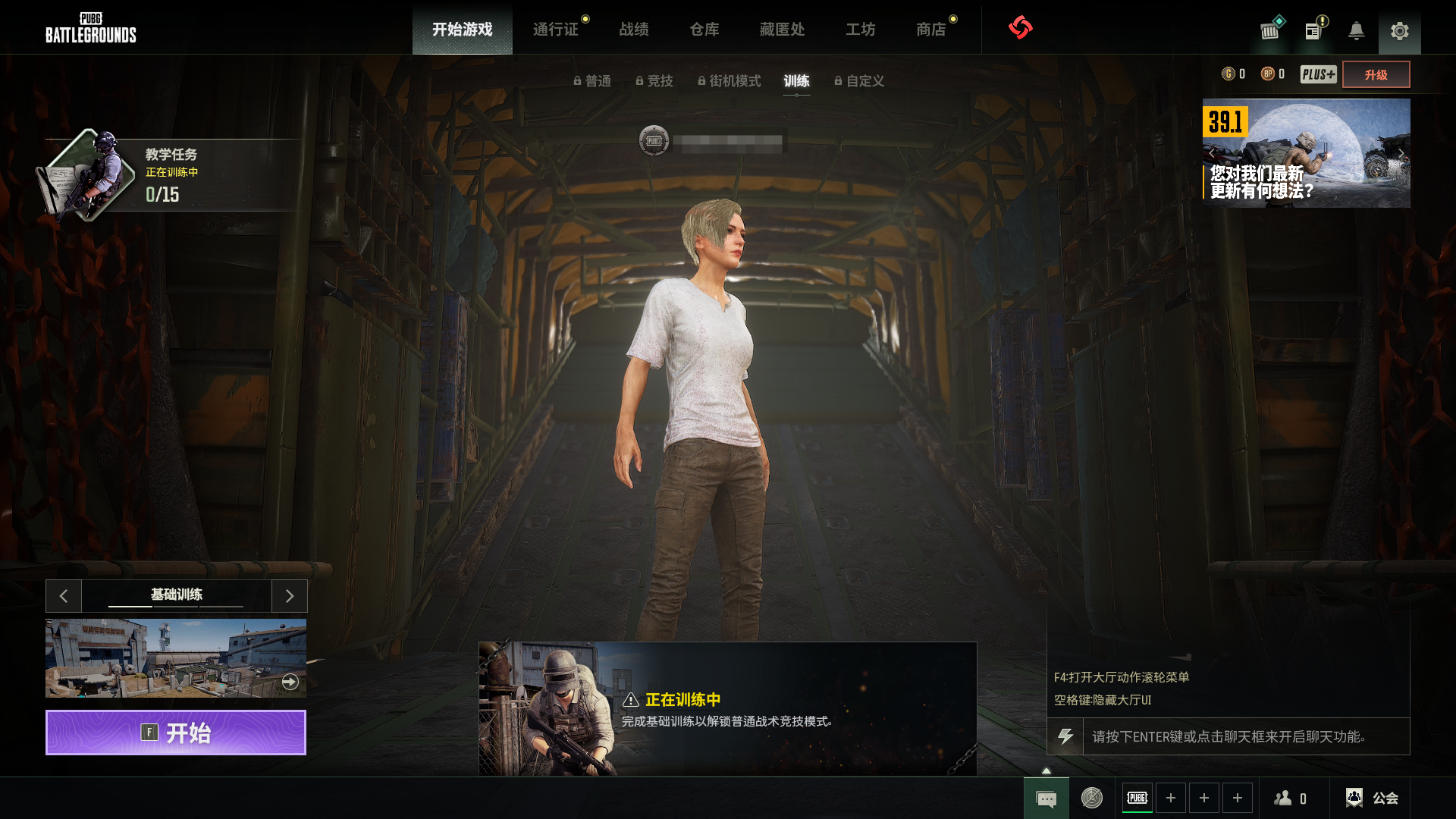The height and width of the screenshot is (819, 1456).
Task: Toggle the chat speech bubble icon
Action: pos(1046,799)
